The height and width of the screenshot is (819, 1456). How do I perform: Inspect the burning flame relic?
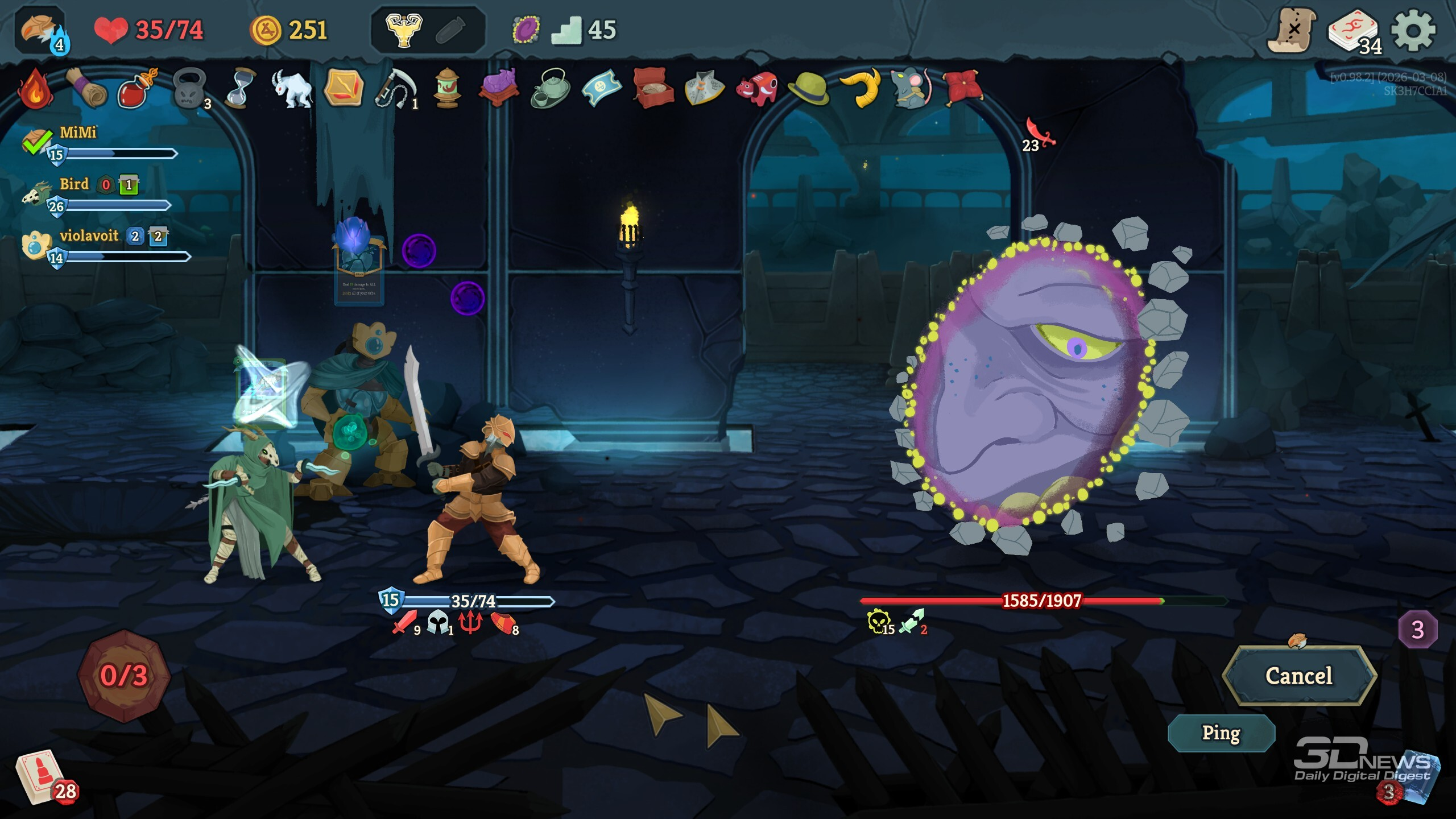point(35,89)
